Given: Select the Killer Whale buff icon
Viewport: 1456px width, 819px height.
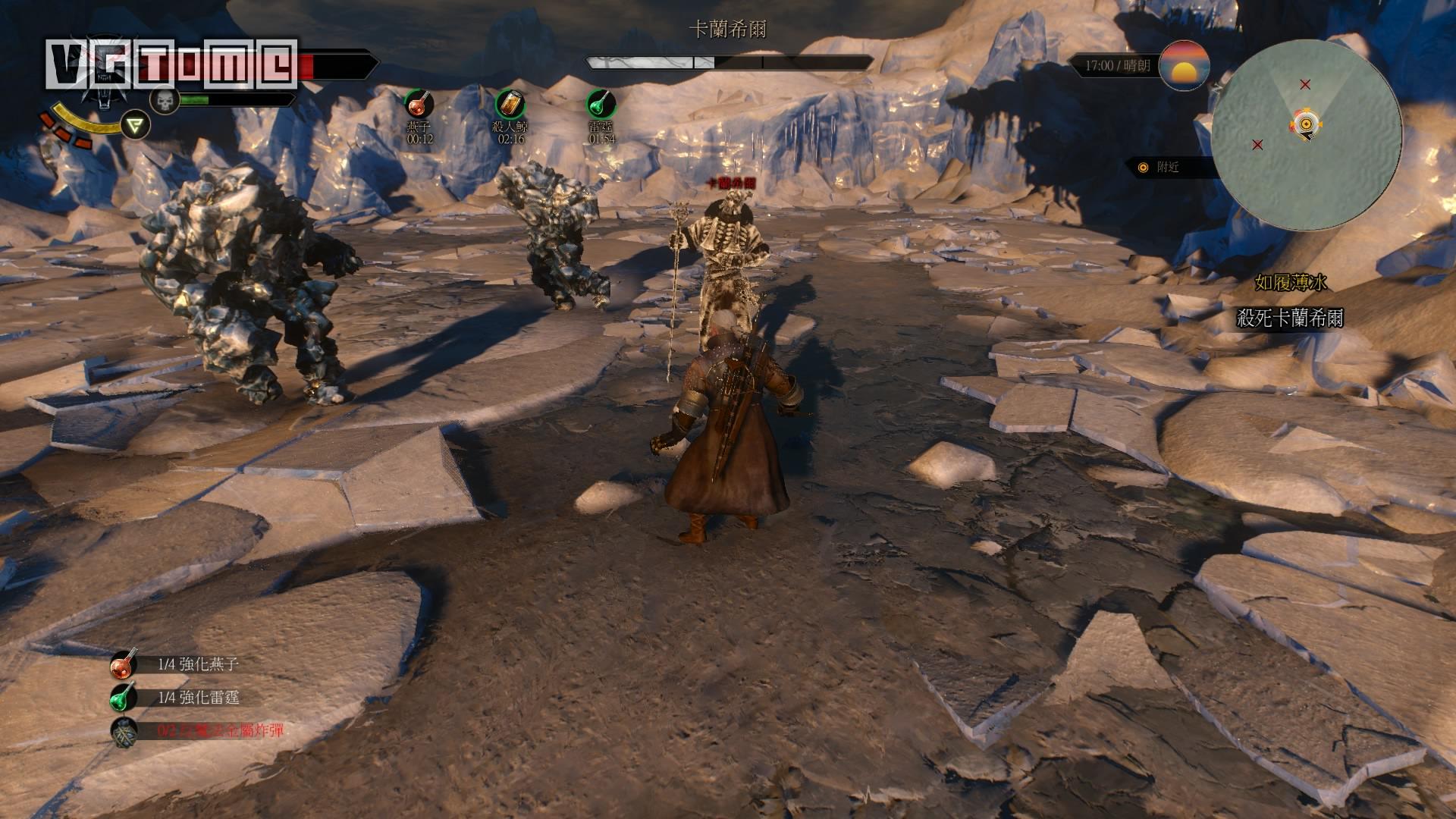Looking at the screenshot, I should 510,104.
